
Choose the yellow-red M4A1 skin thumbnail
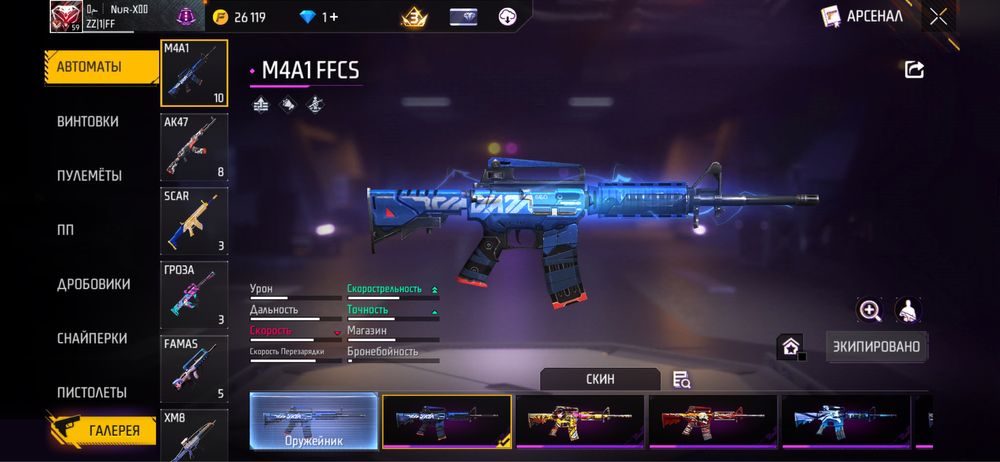click(x=580, y=420)
